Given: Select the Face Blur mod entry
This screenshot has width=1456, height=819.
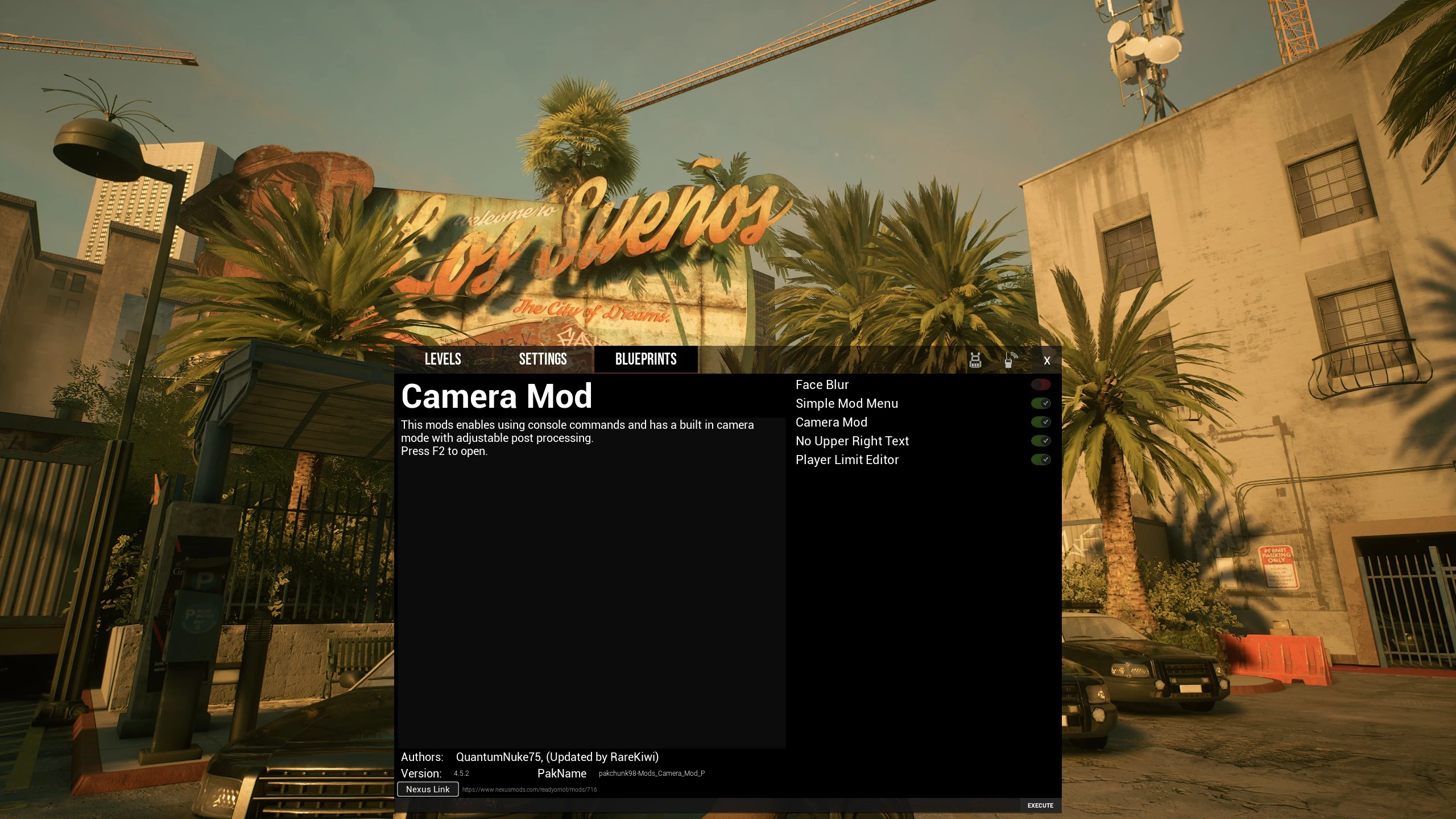Looking at the screenshot, I should [x=821, y=384].
